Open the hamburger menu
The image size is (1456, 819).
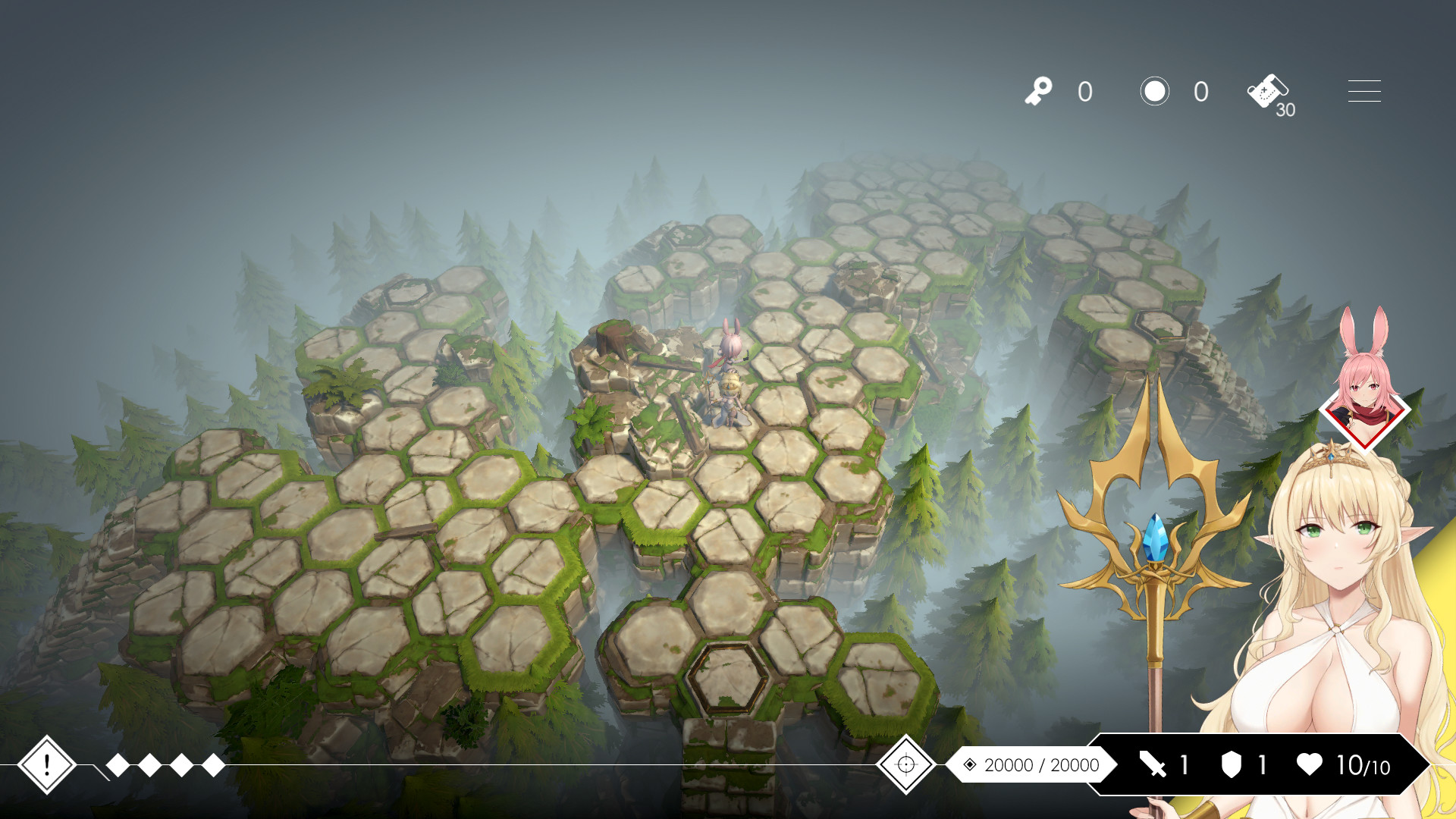[1363, 91]
